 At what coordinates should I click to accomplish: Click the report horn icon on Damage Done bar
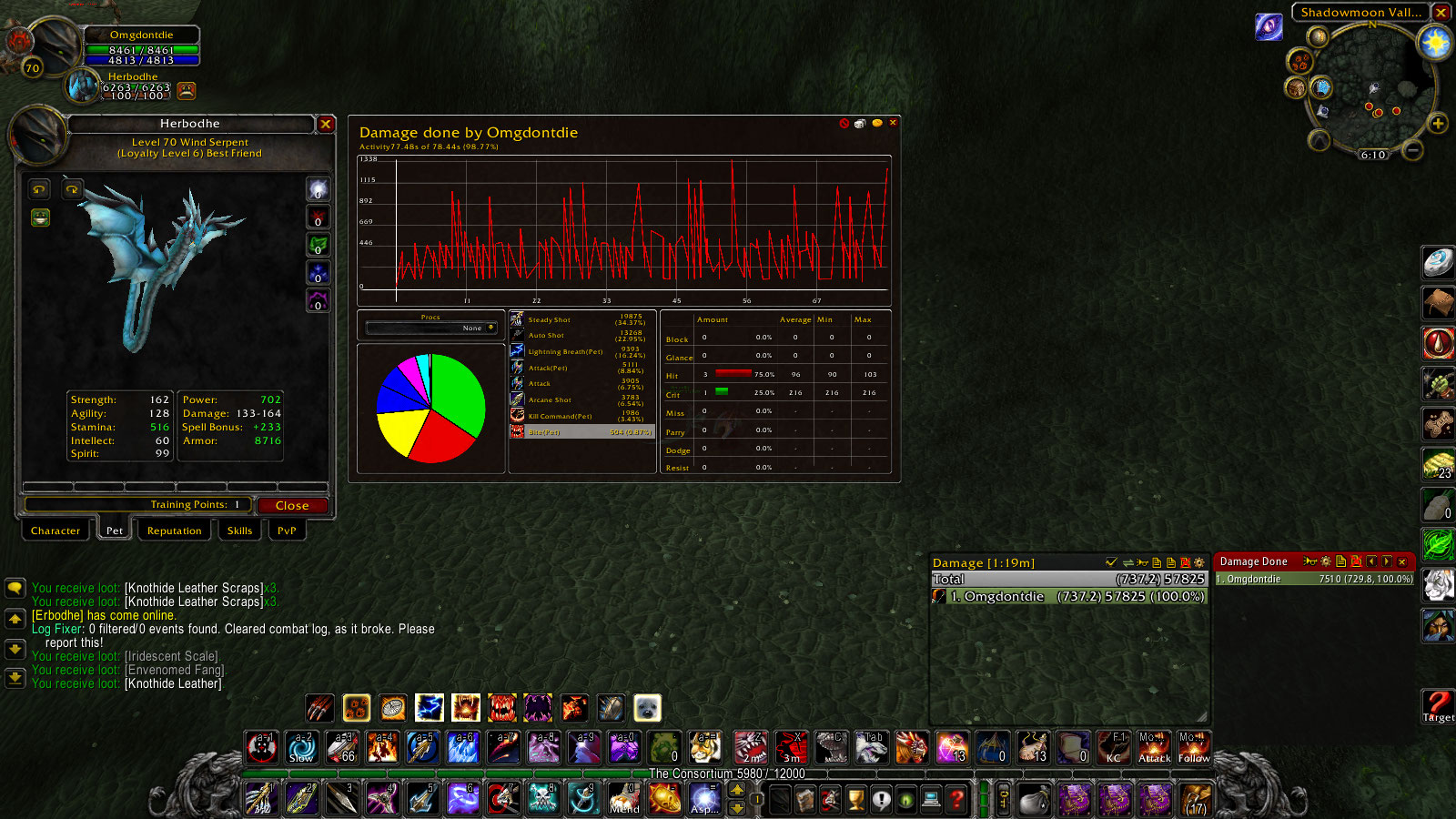click(x=1310, y=561)
